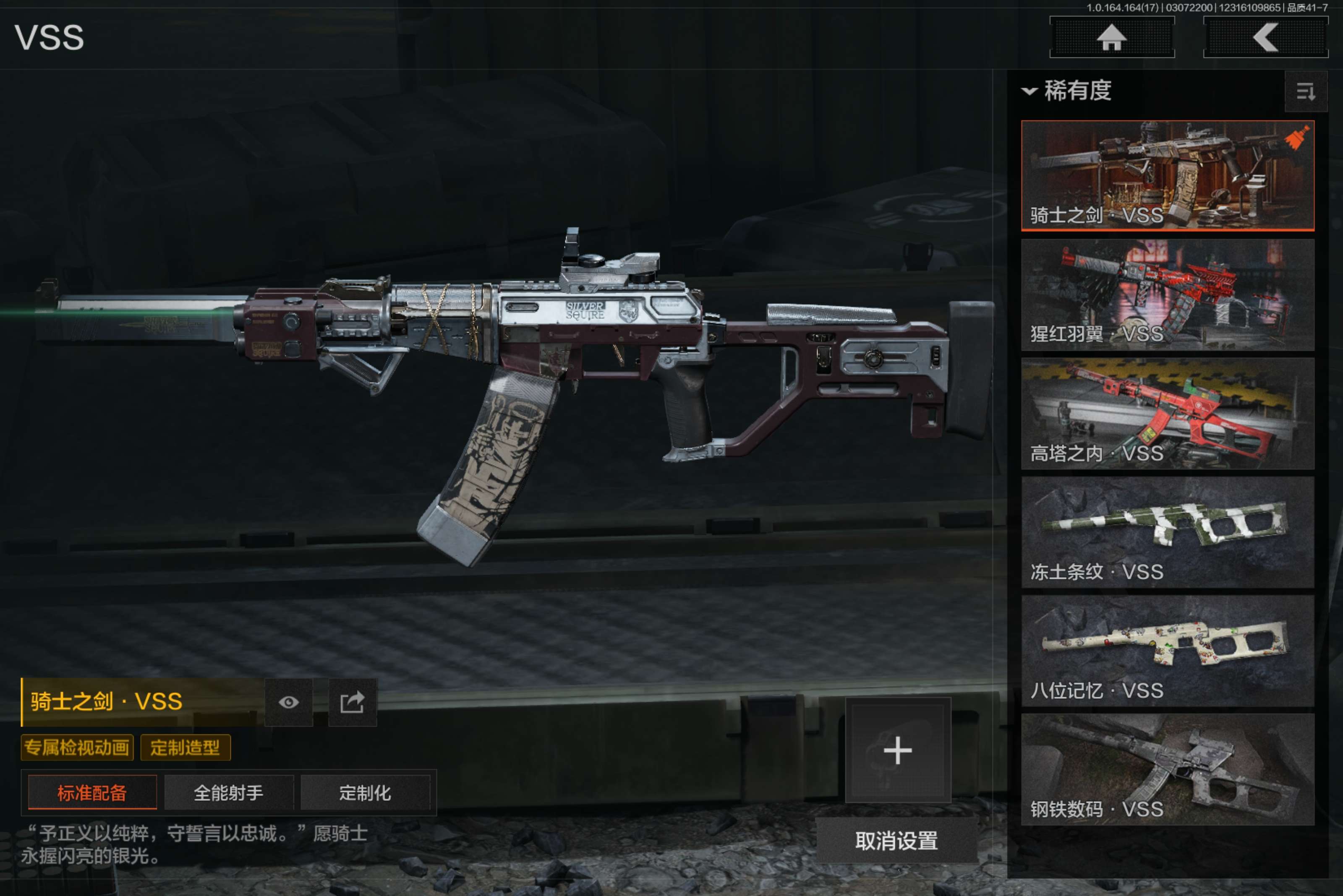
Task: Select the 钢铁数码 · VSS camo
Action: click(1167, 769)
